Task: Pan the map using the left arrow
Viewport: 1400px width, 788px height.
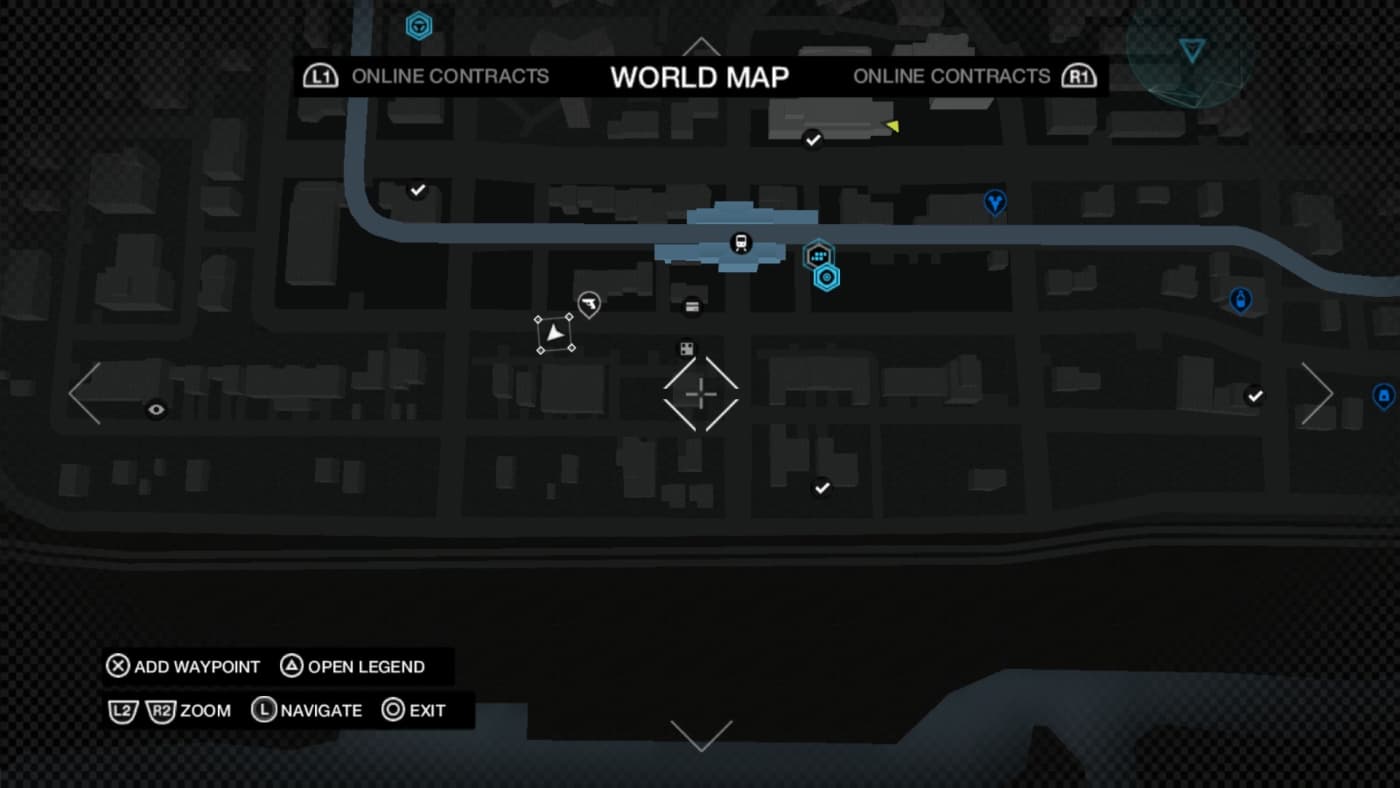Action: (x=84, y=394)
